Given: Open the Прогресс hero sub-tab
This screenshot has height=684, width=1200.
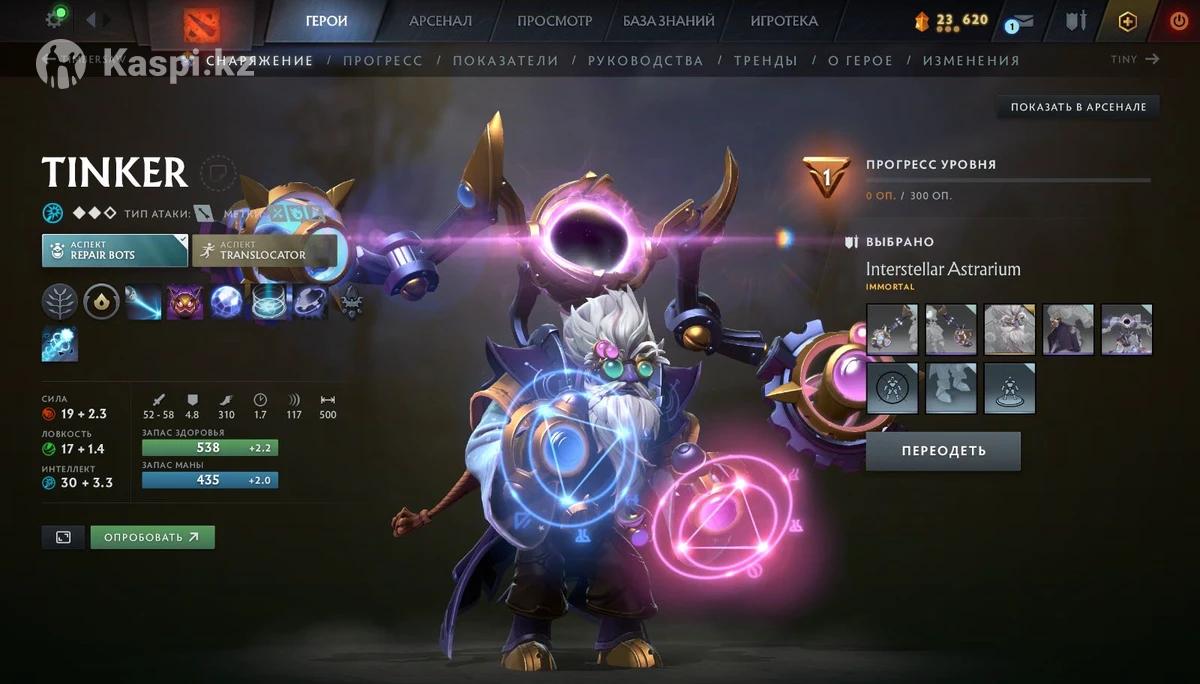Looking at the screenshot, I should [382, 61].
